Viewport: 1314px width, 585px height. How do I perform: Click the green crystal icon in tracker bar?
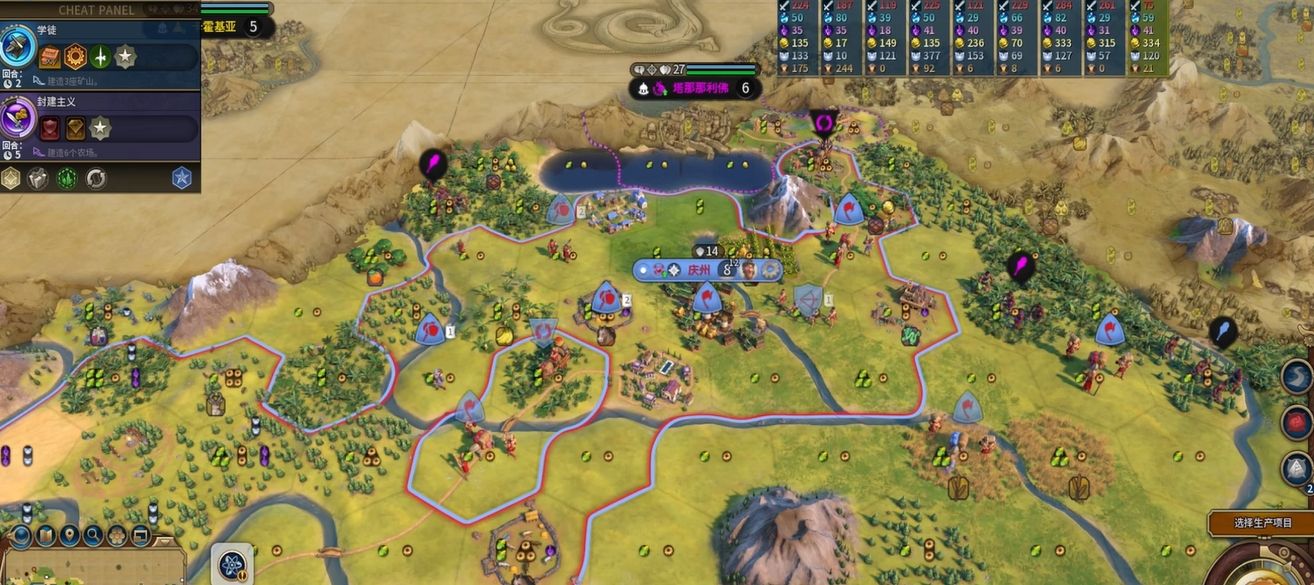click(x=67, y=179)
